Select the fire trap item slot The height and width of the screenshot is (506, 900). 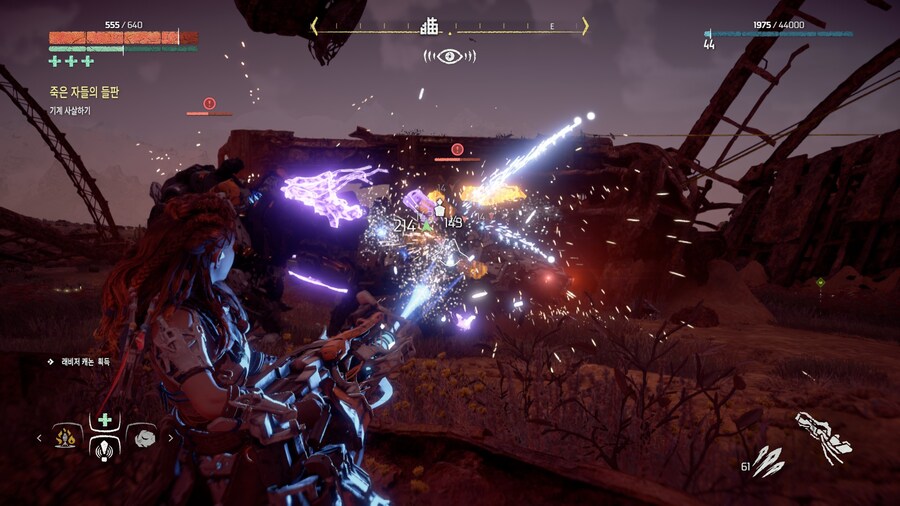point(68,437)
